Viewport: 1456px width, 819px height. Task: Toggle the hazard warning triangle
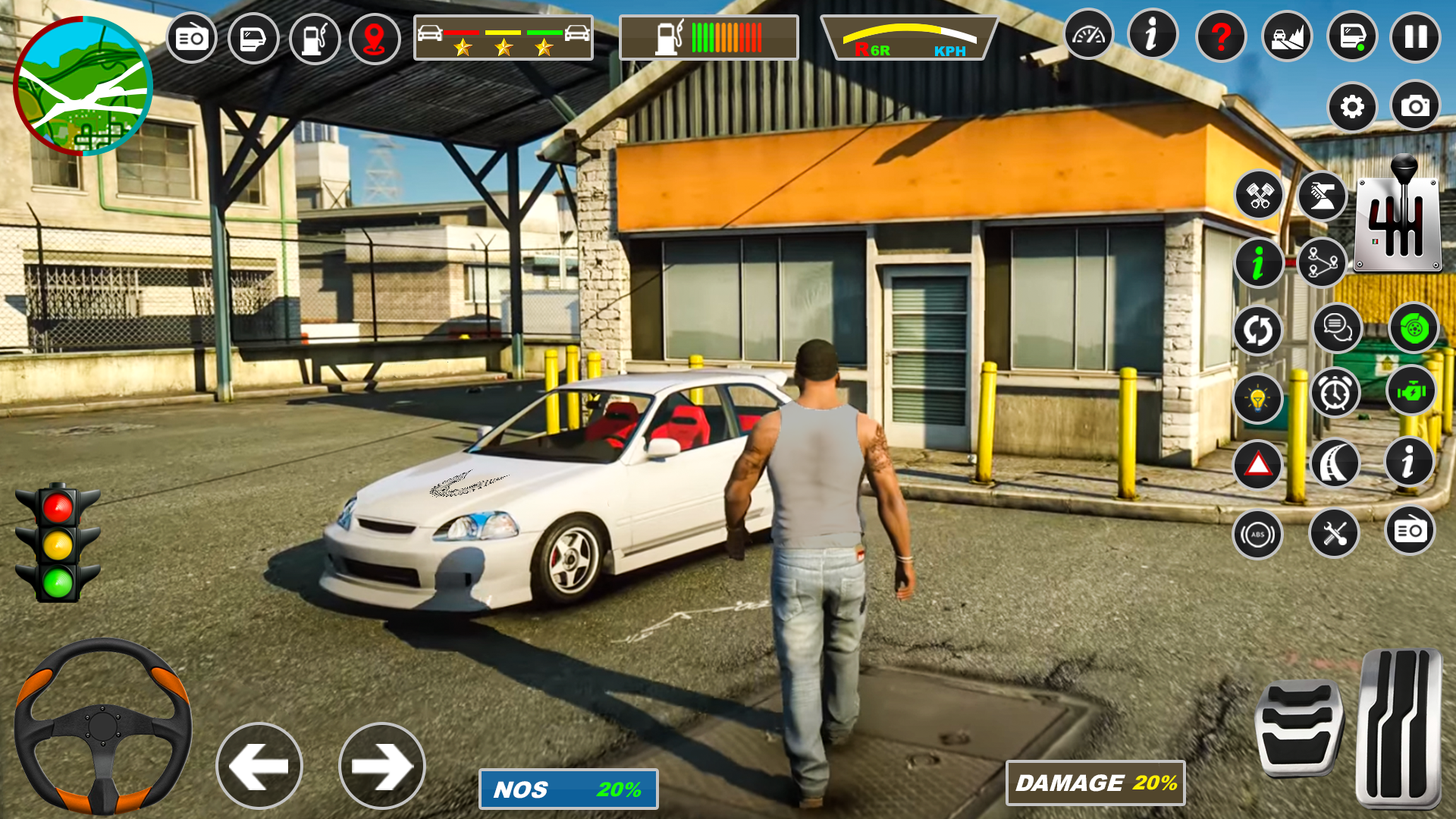coord(1258,463)
